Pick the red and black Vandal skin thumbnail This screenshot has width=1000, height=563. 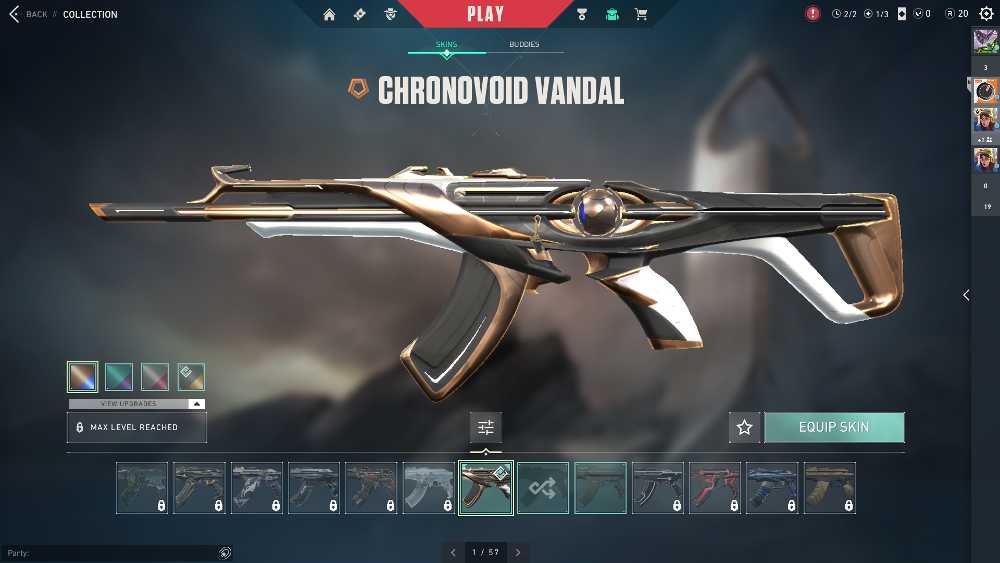pos(715,488)
